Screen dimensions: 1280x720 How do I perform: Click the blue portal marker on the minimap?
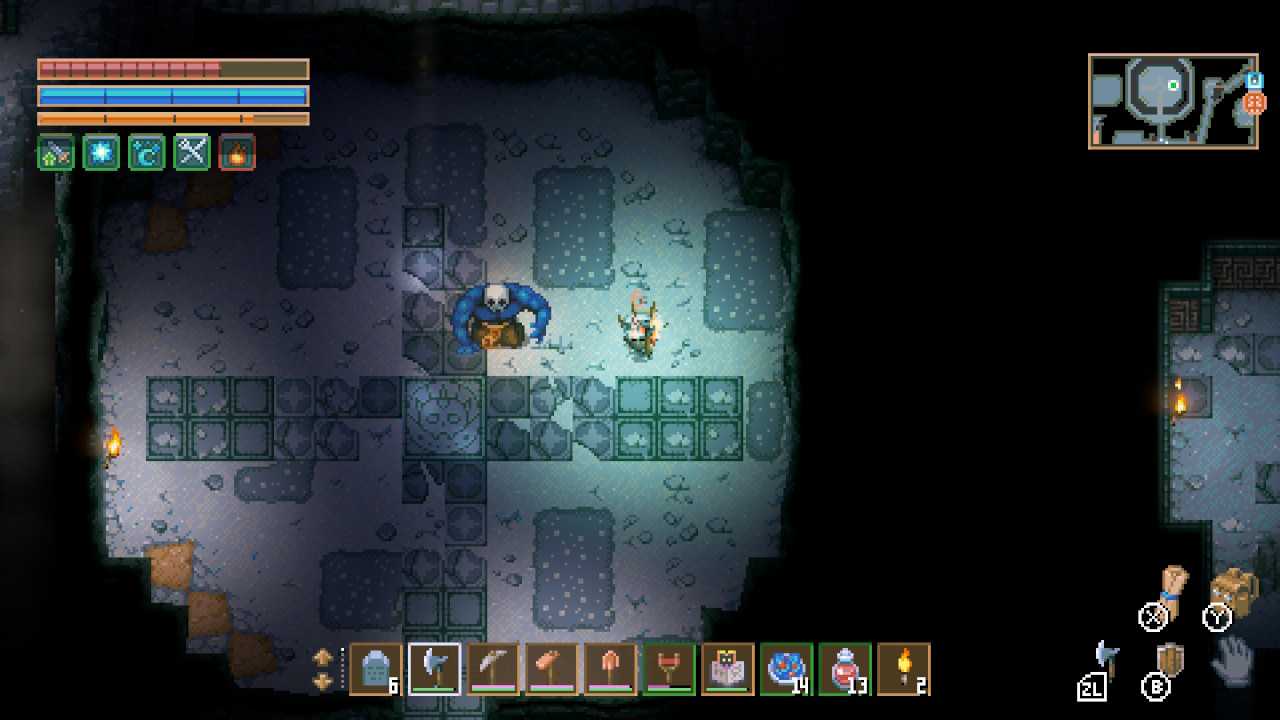point(1254,79)
